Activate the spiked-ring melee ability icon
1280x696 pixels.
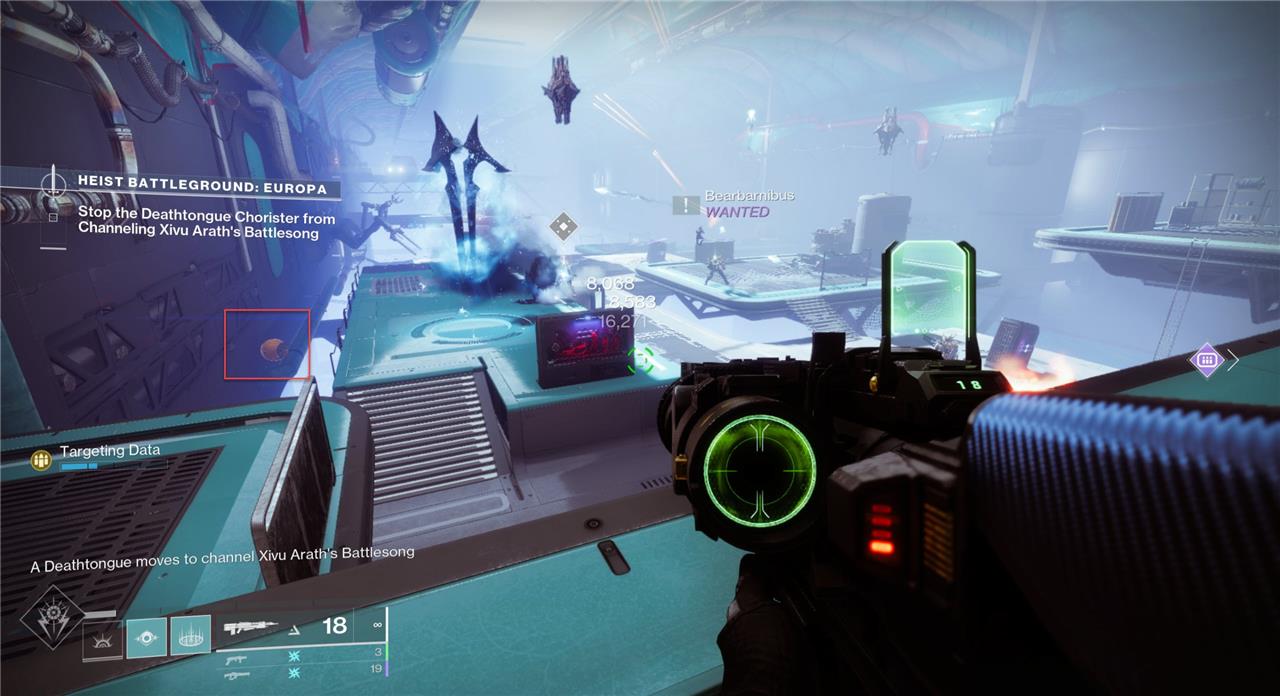(190, 635)
